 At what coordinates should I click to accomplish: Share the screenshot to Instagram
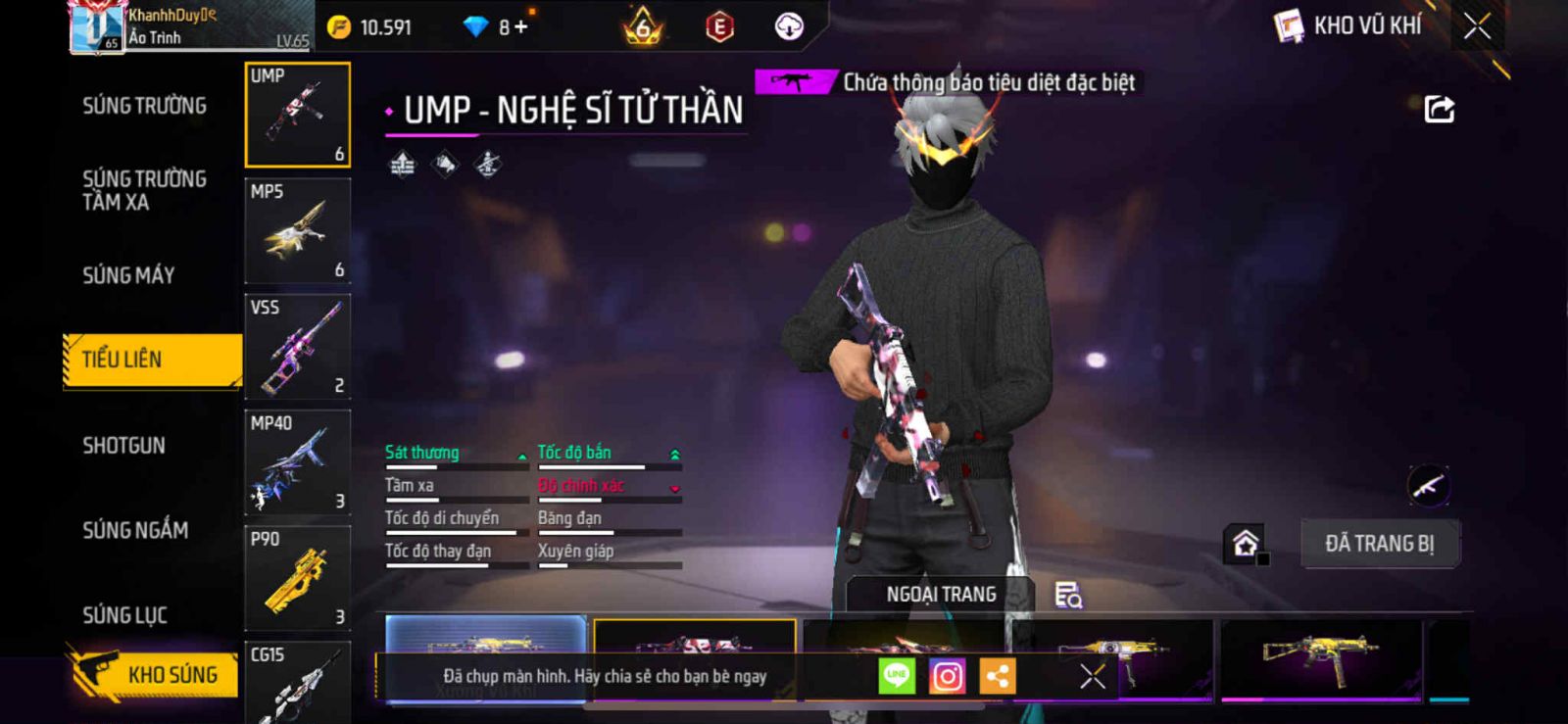point(947,676)
